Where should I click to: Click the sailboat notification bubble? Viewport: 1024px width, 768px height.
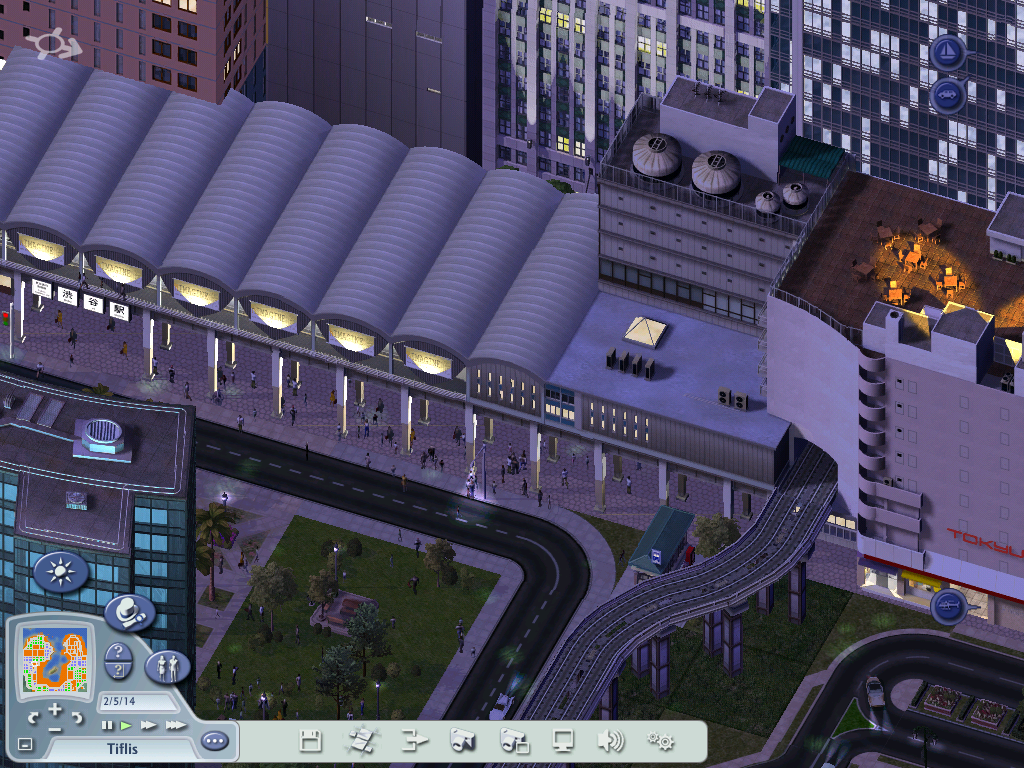point(947,52)
